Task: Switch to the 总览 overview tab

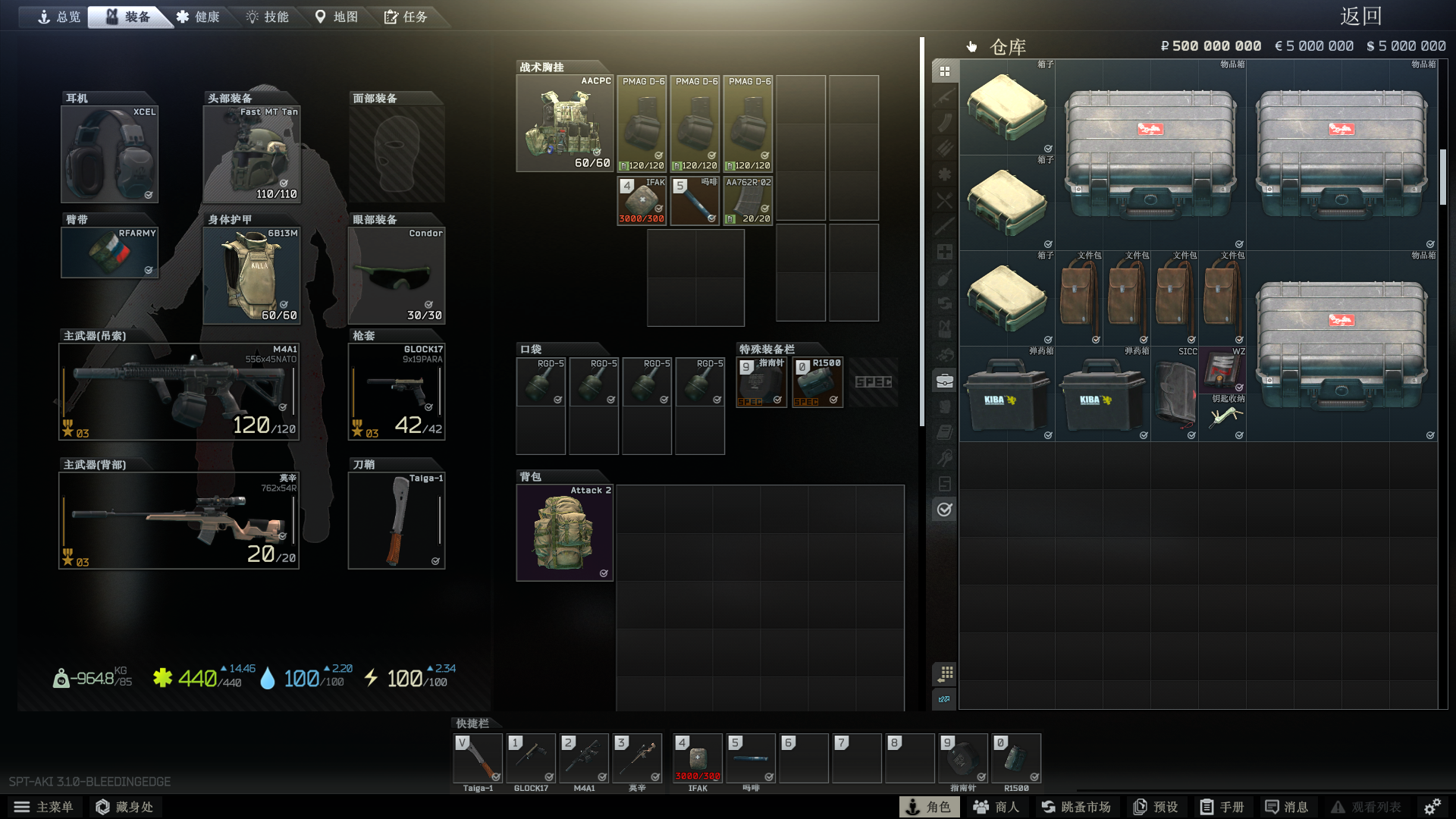Action: point(59,17)
